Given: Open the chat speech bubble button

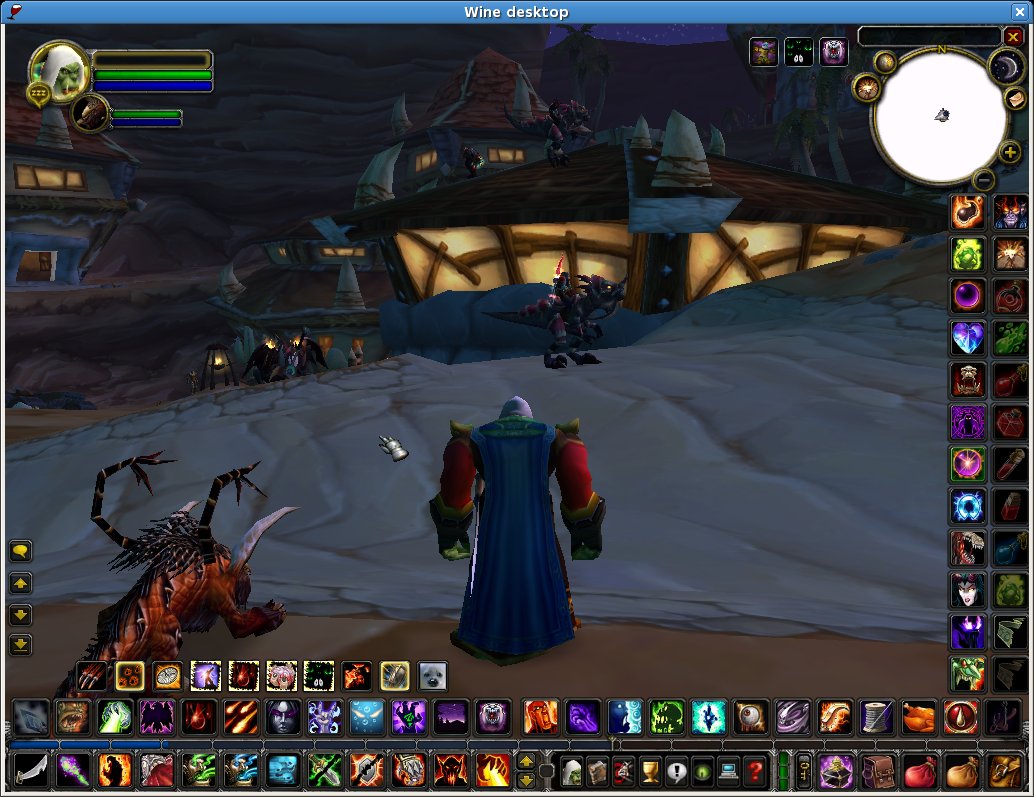Looking at the screenshot, I should tap(20, 551).
